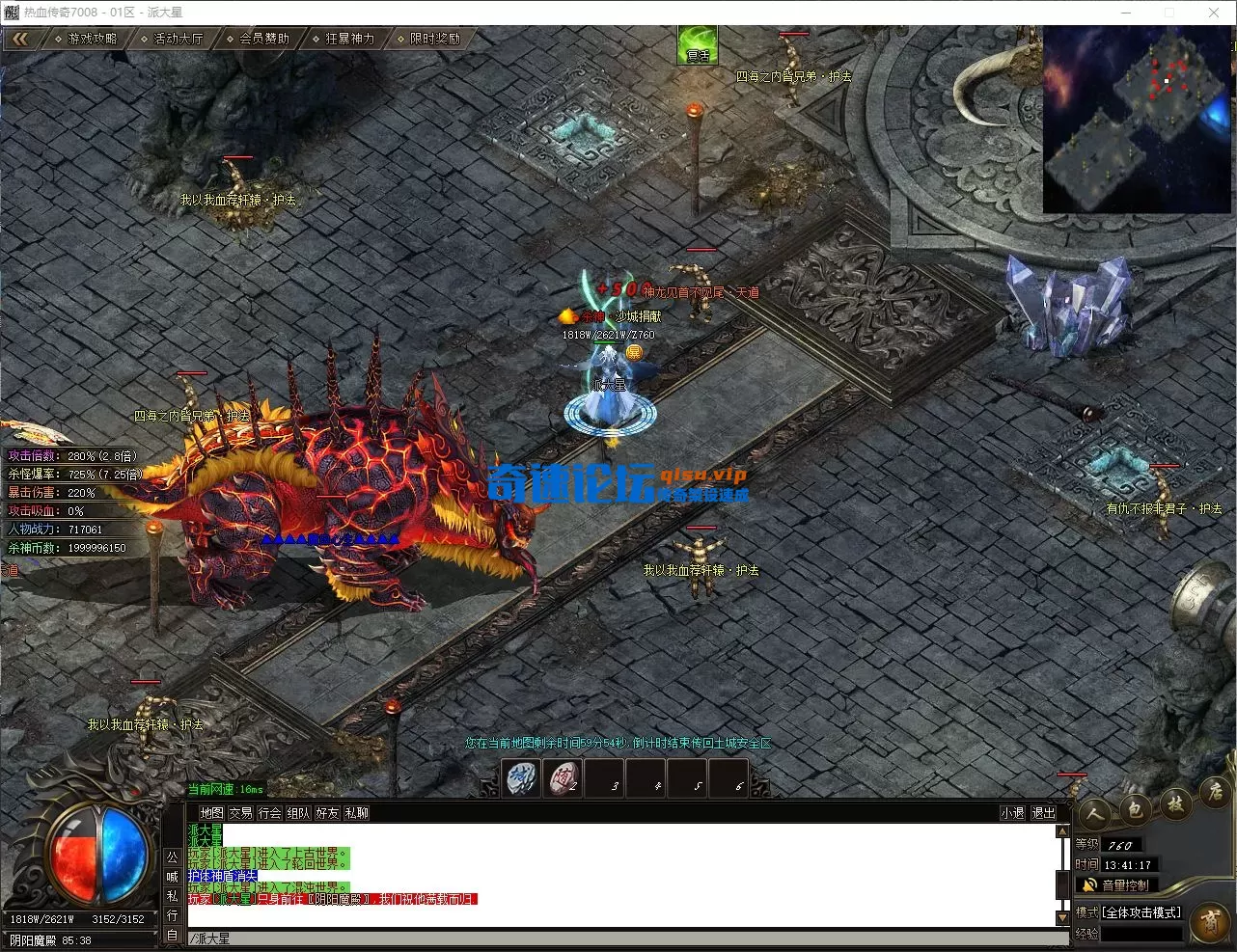
Task: Open the 活动大厅 activity hall
Action: click(173, 39)
